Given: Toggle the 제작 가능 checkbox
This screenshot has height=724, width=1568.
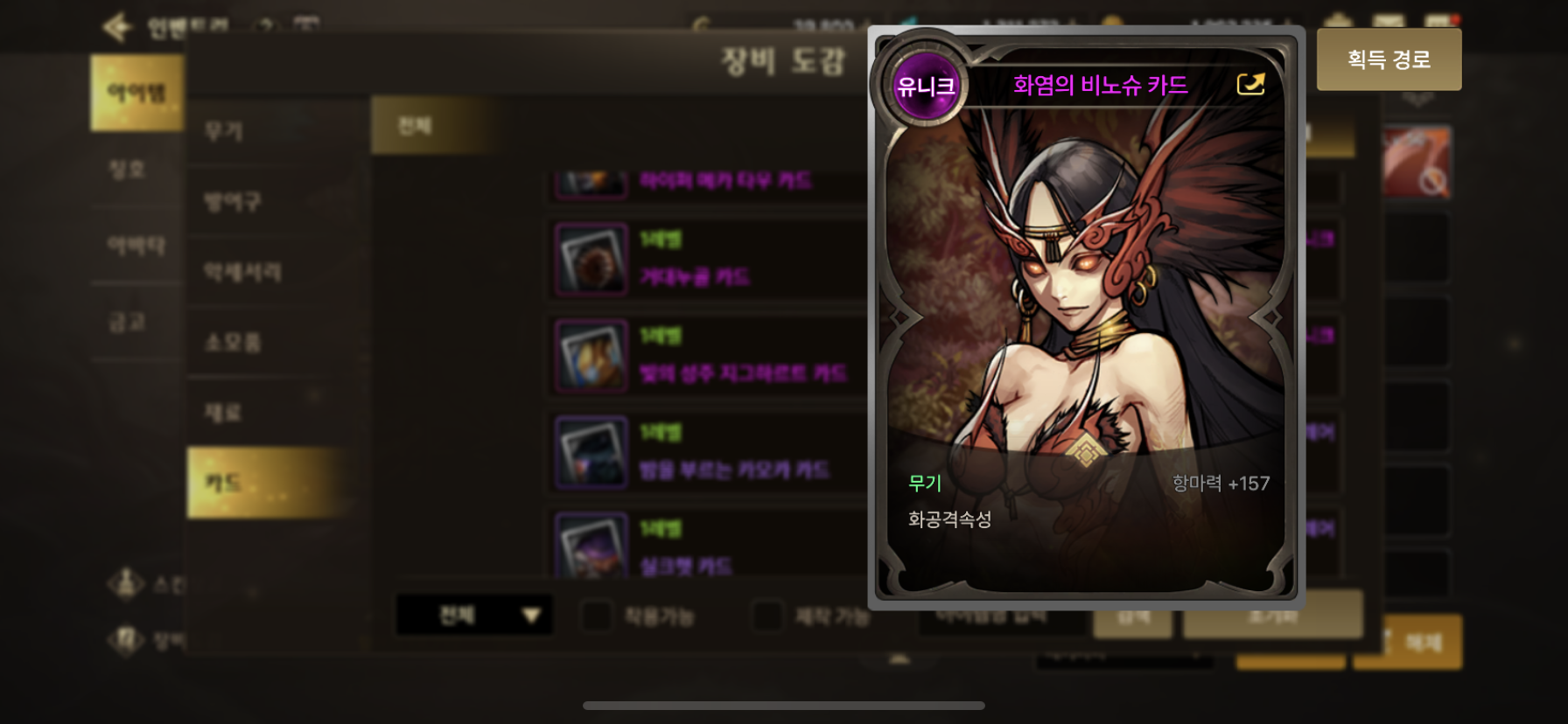Looking at the screenshot, I should [767, 616].
